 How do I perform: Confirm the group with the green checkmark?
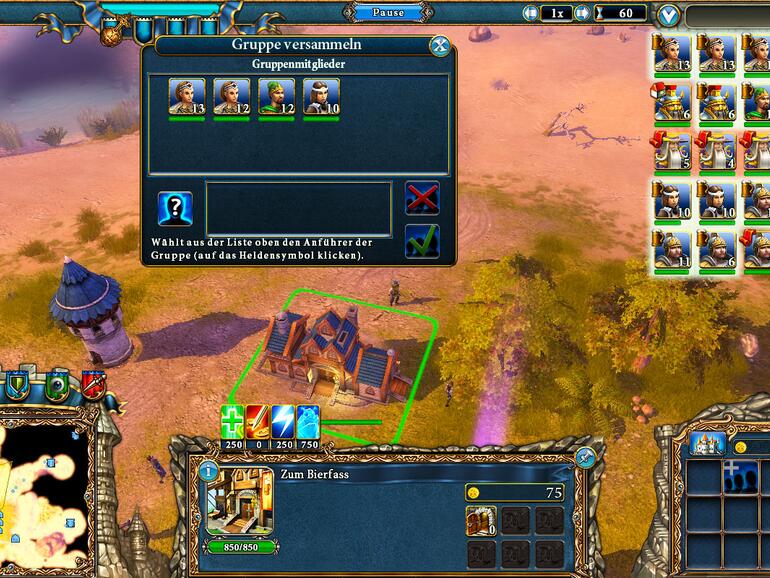click(x=422, y=242)
